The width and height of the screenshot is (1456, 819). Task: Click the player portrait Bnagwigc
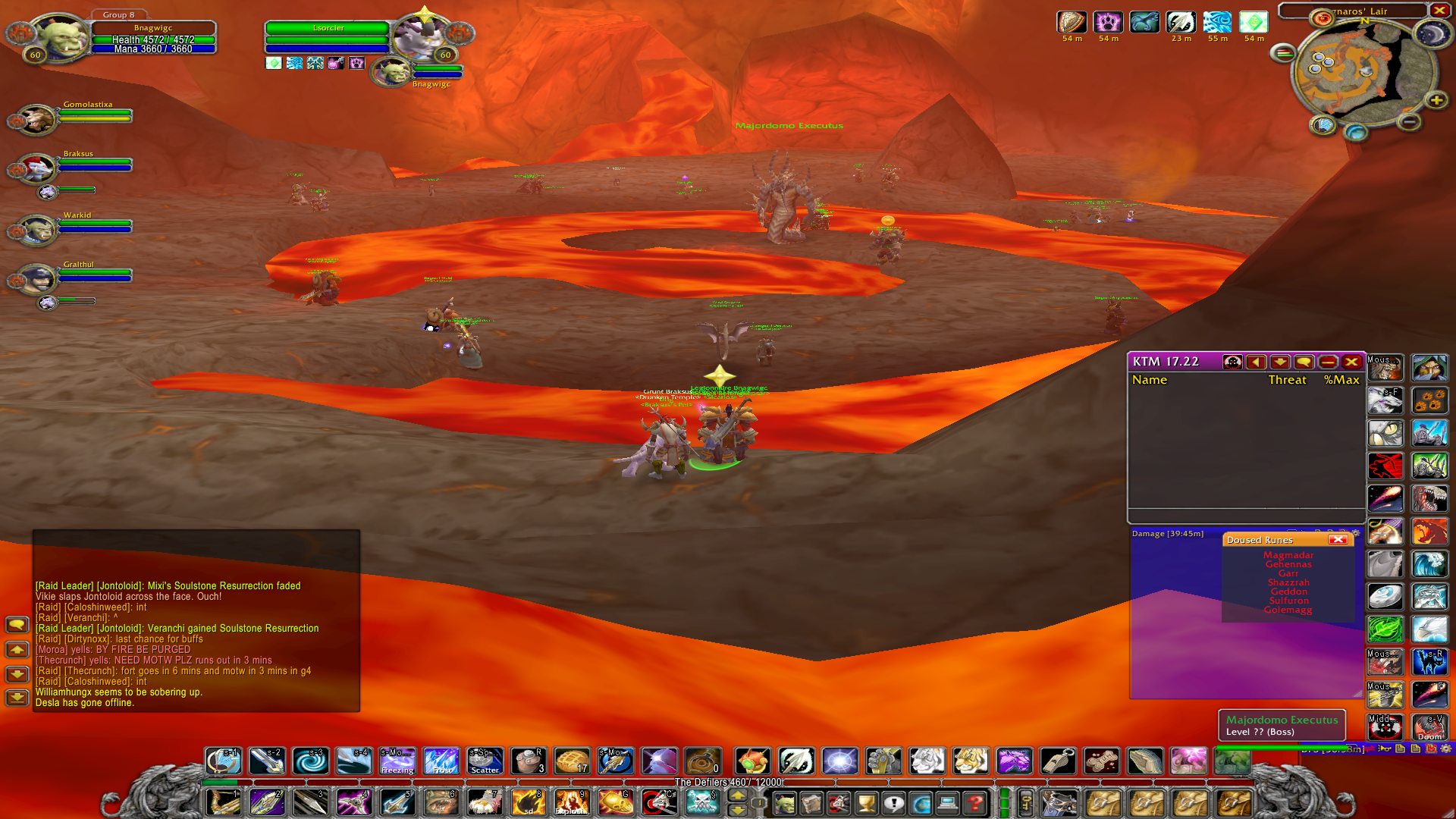58,36
